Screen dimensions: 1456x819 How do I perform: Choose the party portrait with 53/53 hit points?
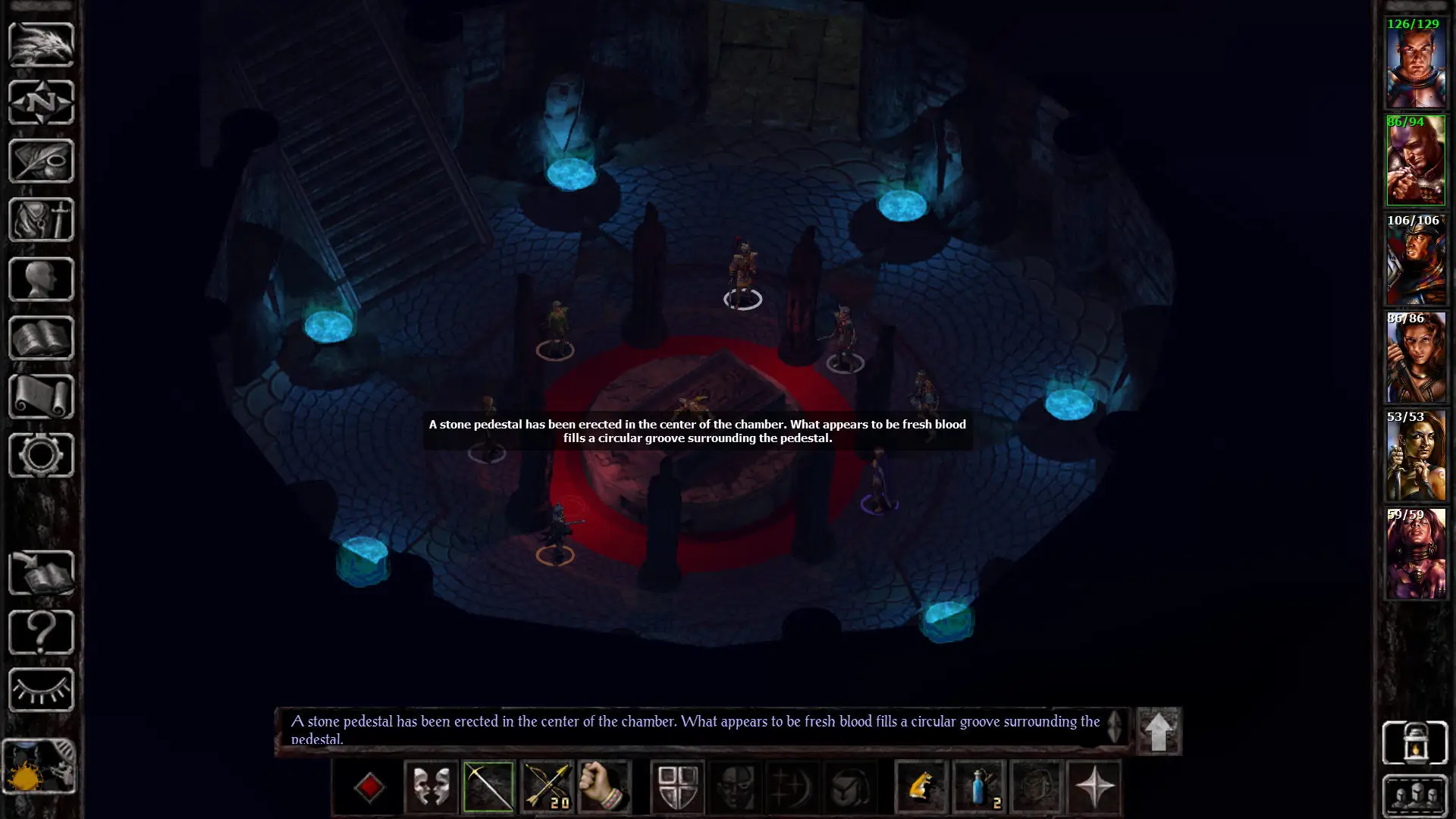point(1415,457)
